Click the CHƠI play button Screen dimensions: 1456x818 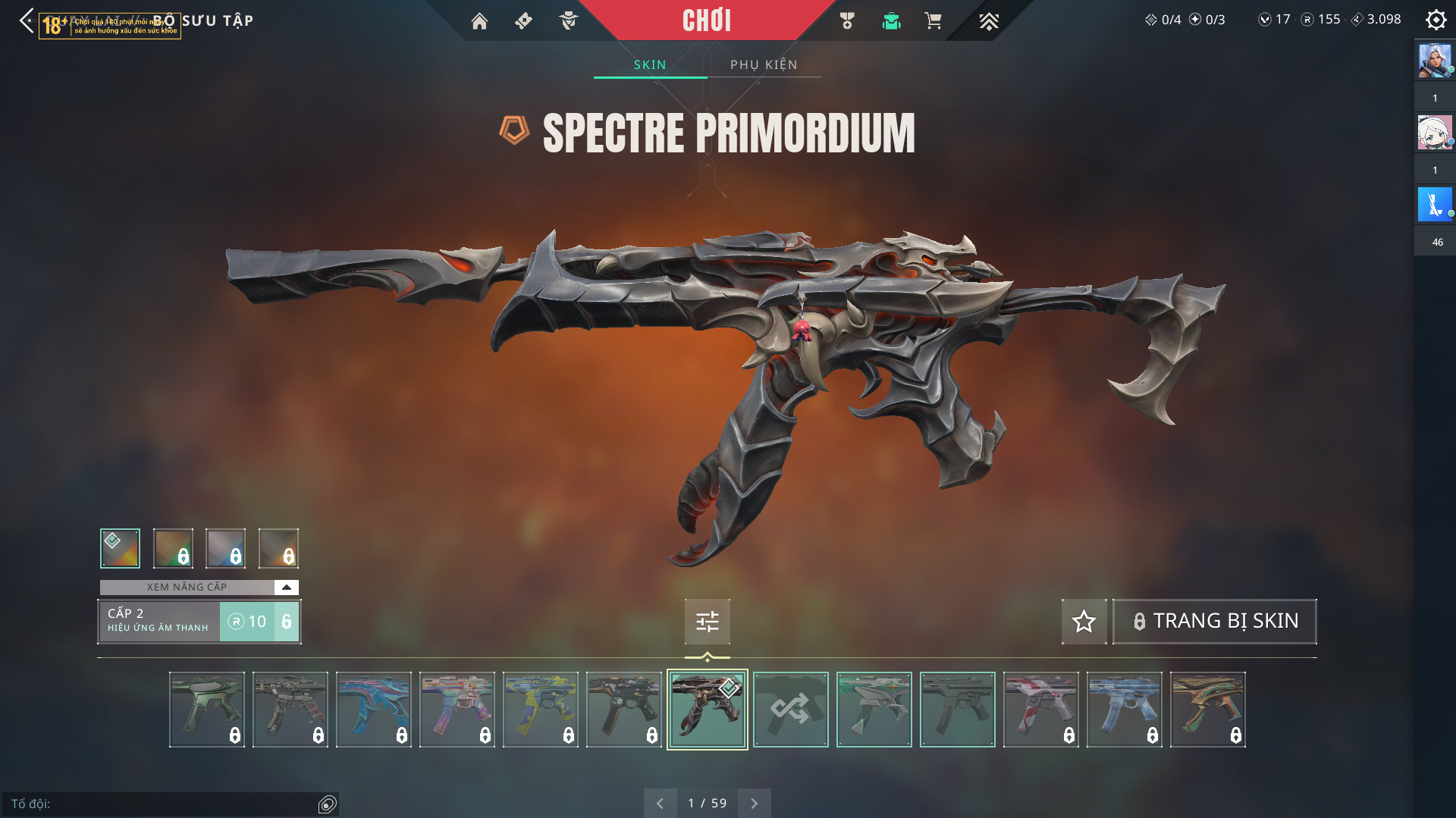(706, 20)
